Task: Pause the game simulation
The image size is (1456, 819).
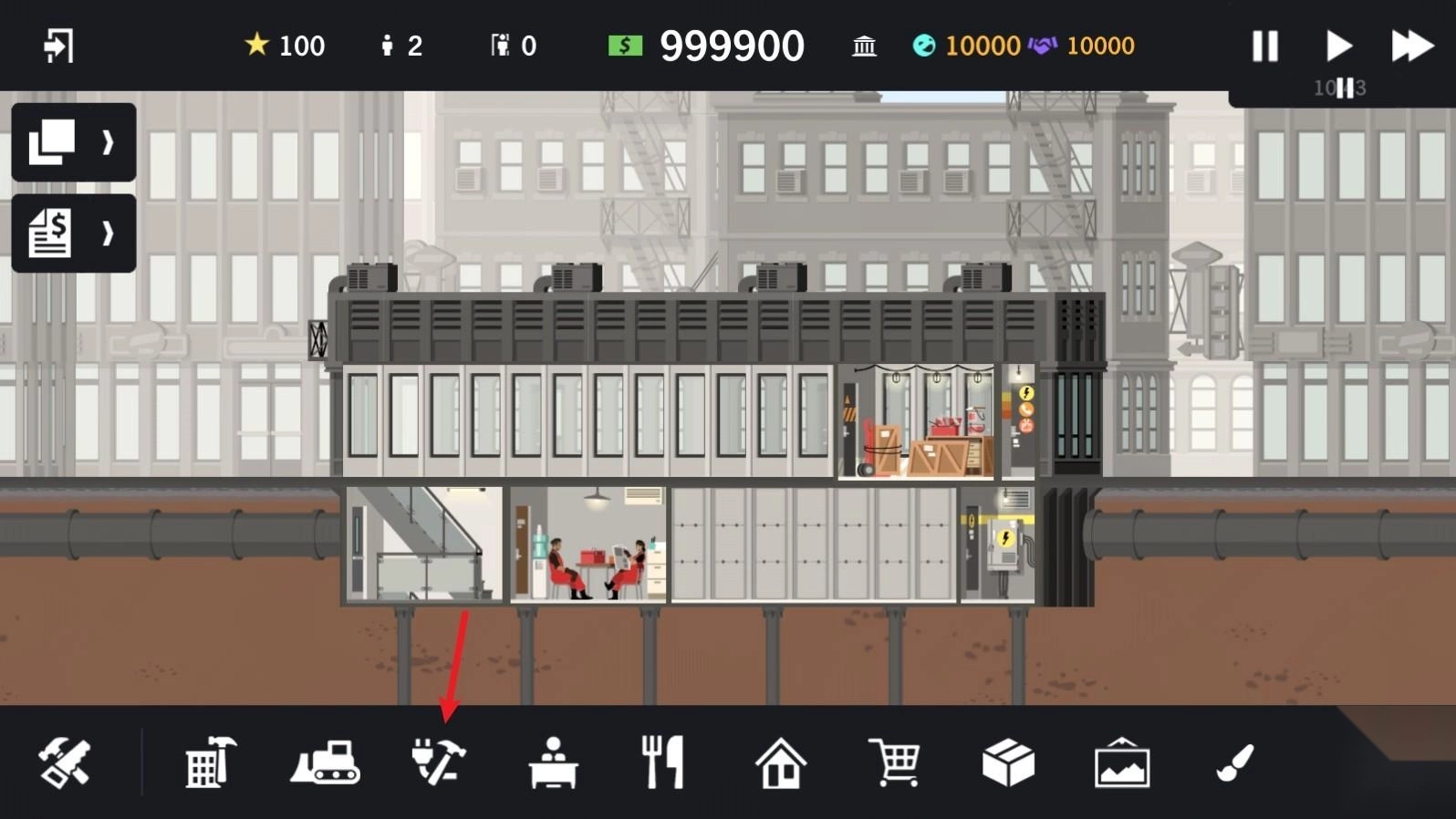Action: (x=1264, y=46)
